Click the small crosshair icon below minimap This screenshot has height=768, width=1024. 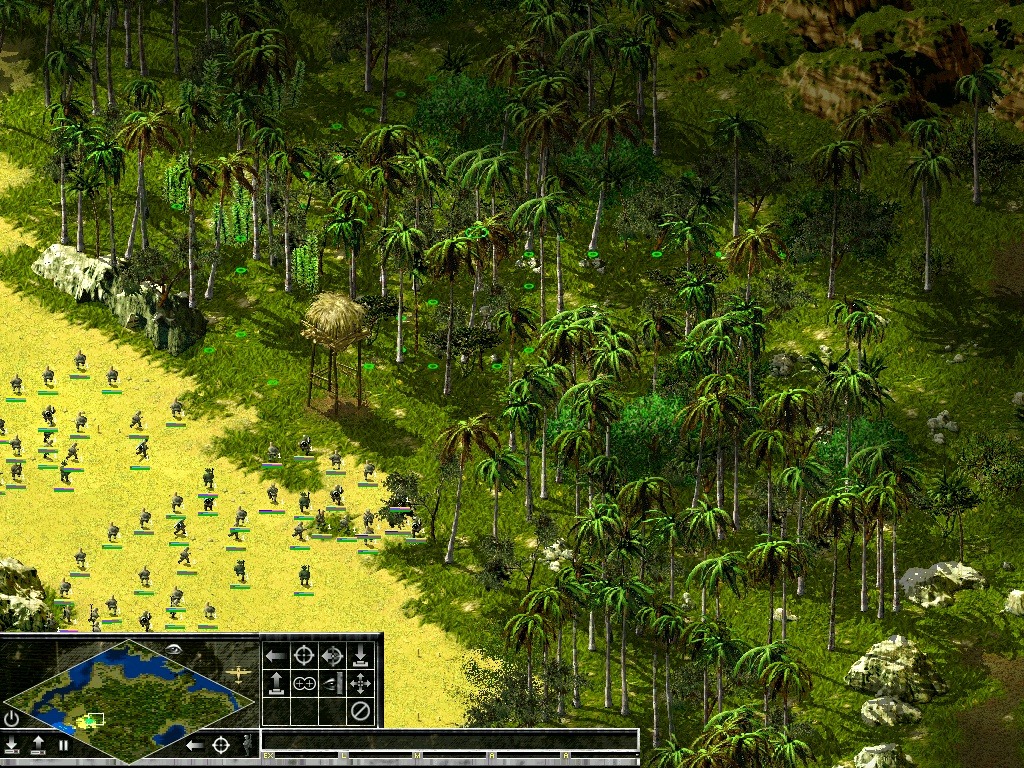220,744
